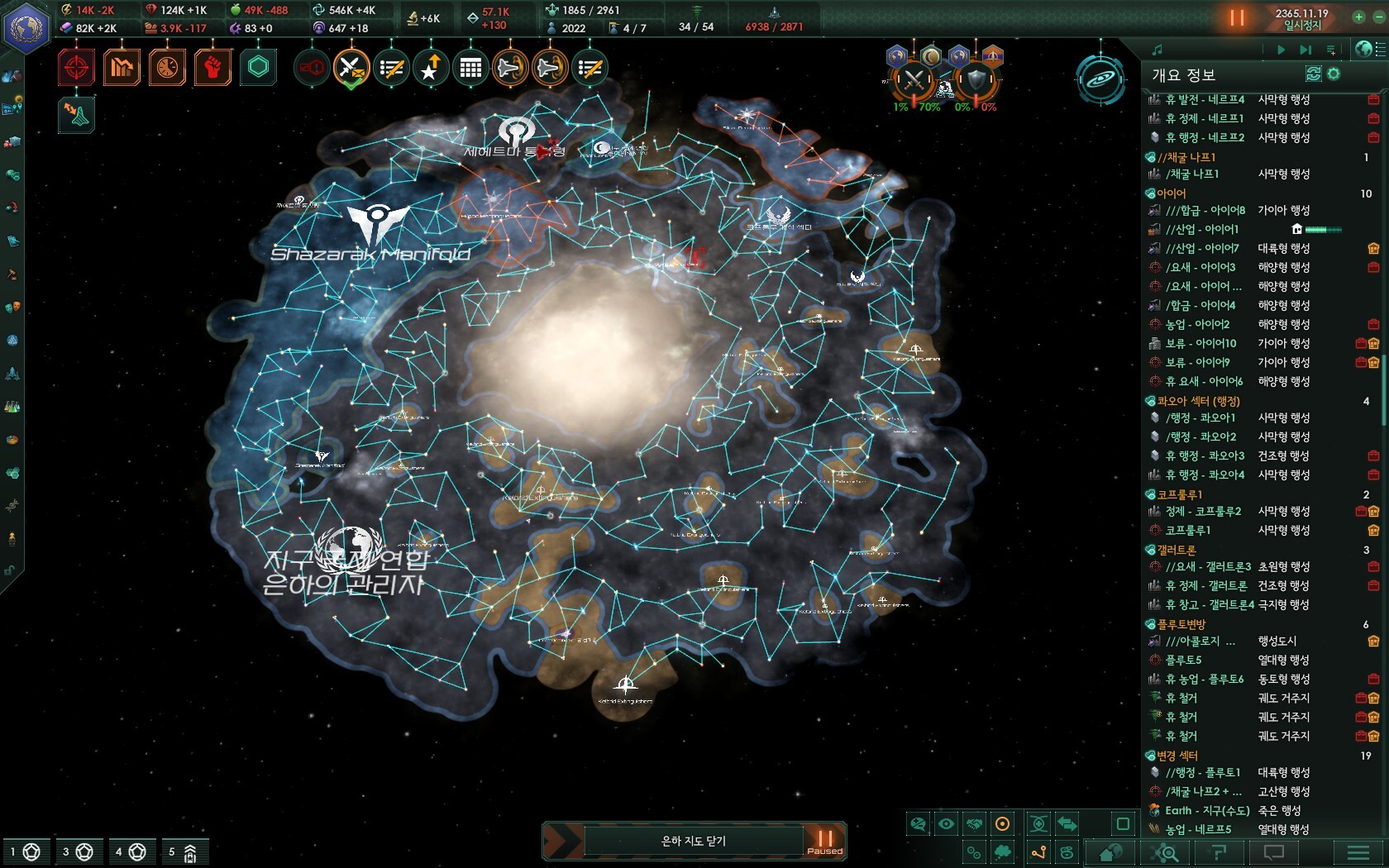Switch to the handshake diplomatic map mode

[975, 823]
